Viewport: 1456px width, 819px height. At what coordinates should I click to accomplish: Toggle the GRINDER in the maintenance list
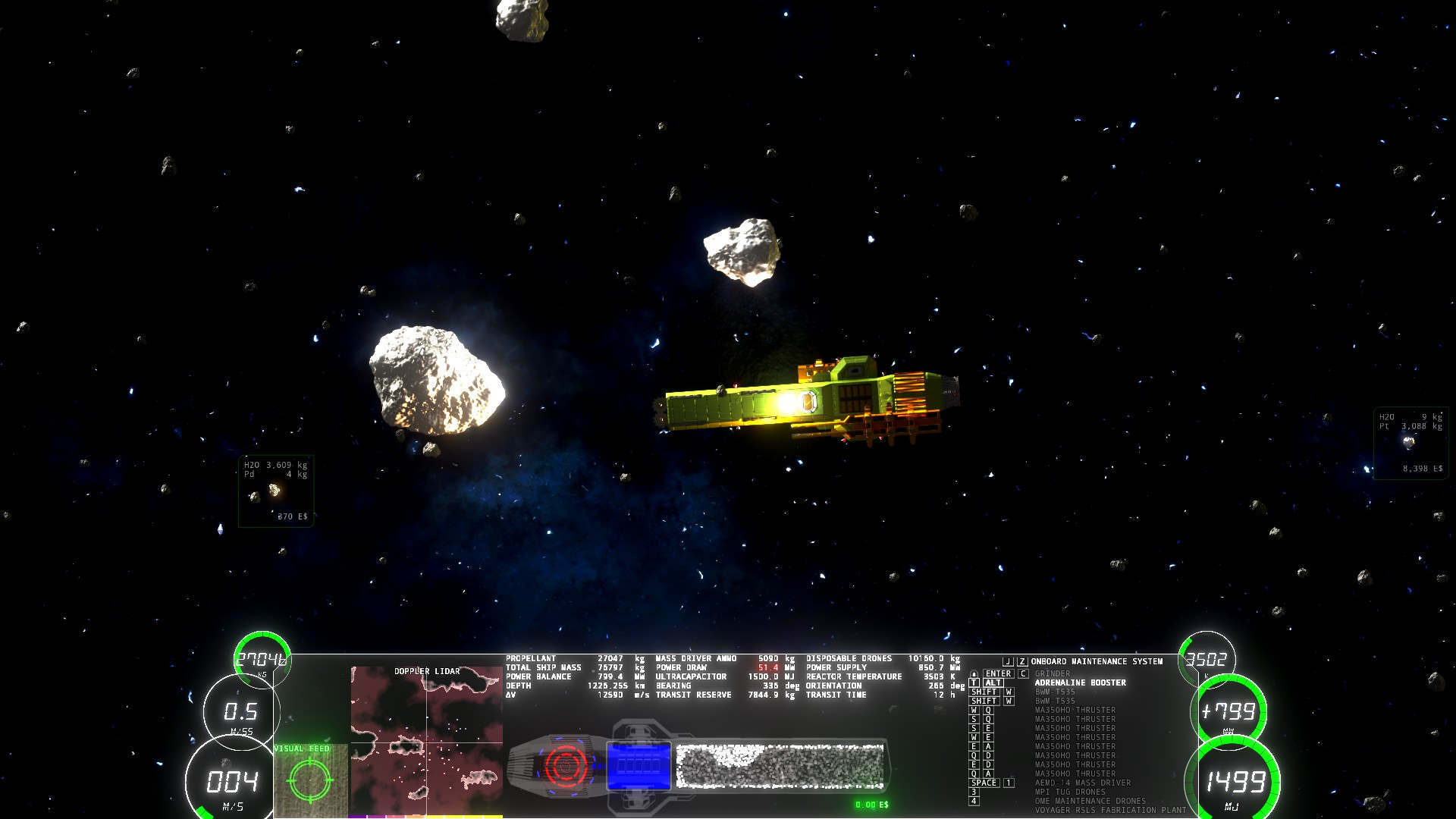pyautogui.click(x=1054, y=673)
